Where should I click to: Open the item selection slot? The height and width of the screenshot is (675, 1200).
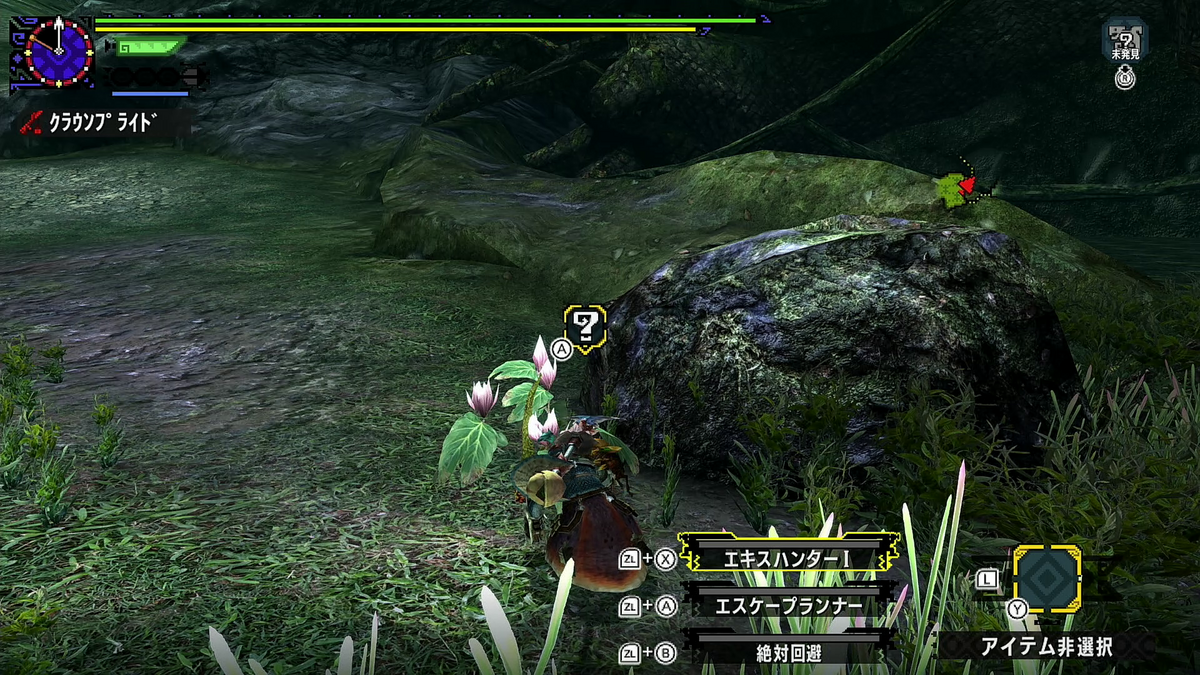pyautogui.click(x=1046, y=578)
